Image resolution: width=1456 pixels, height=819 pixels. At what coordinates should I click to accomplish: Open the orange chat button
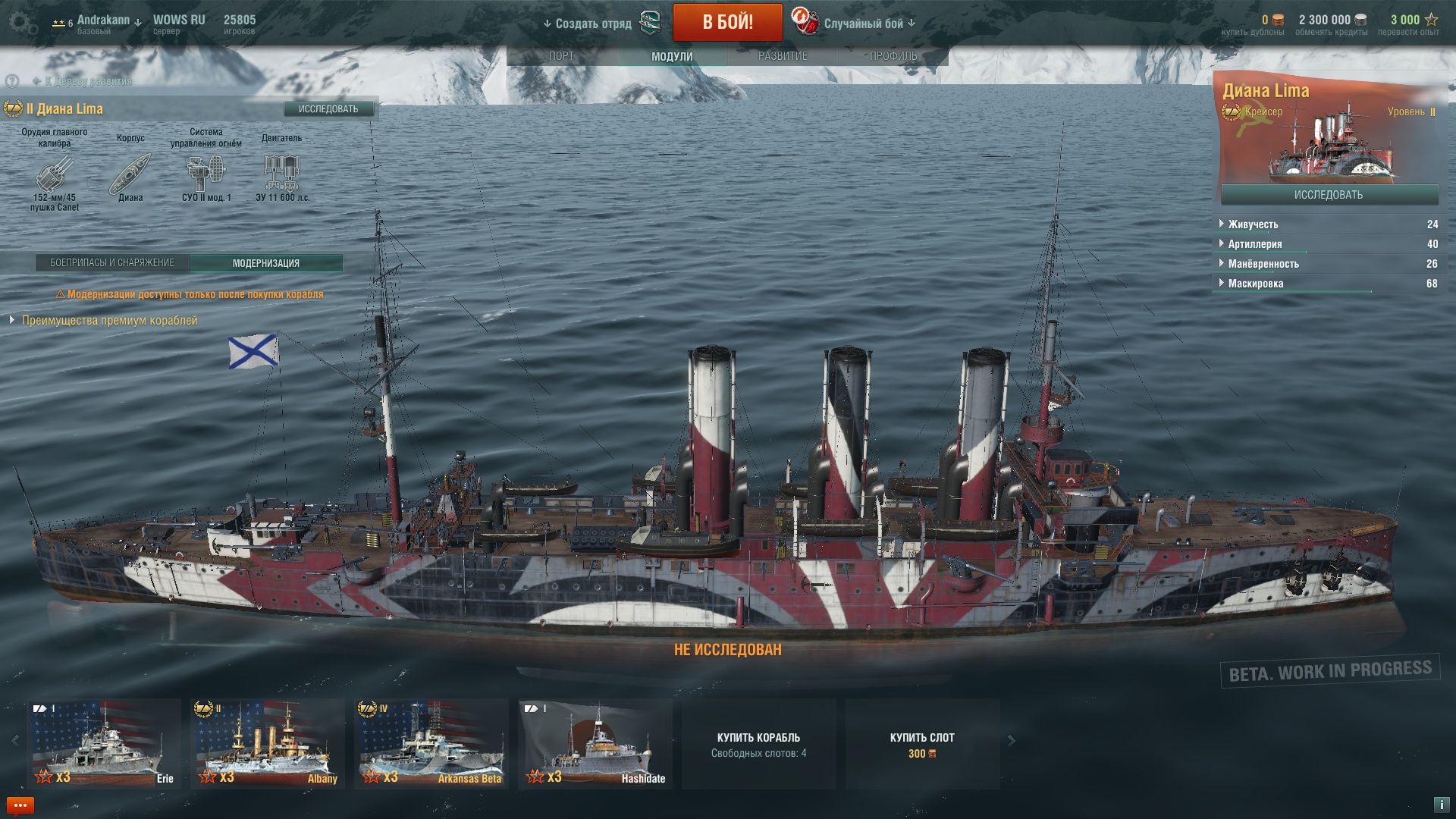pyautogui.click(x=20, y=805)
